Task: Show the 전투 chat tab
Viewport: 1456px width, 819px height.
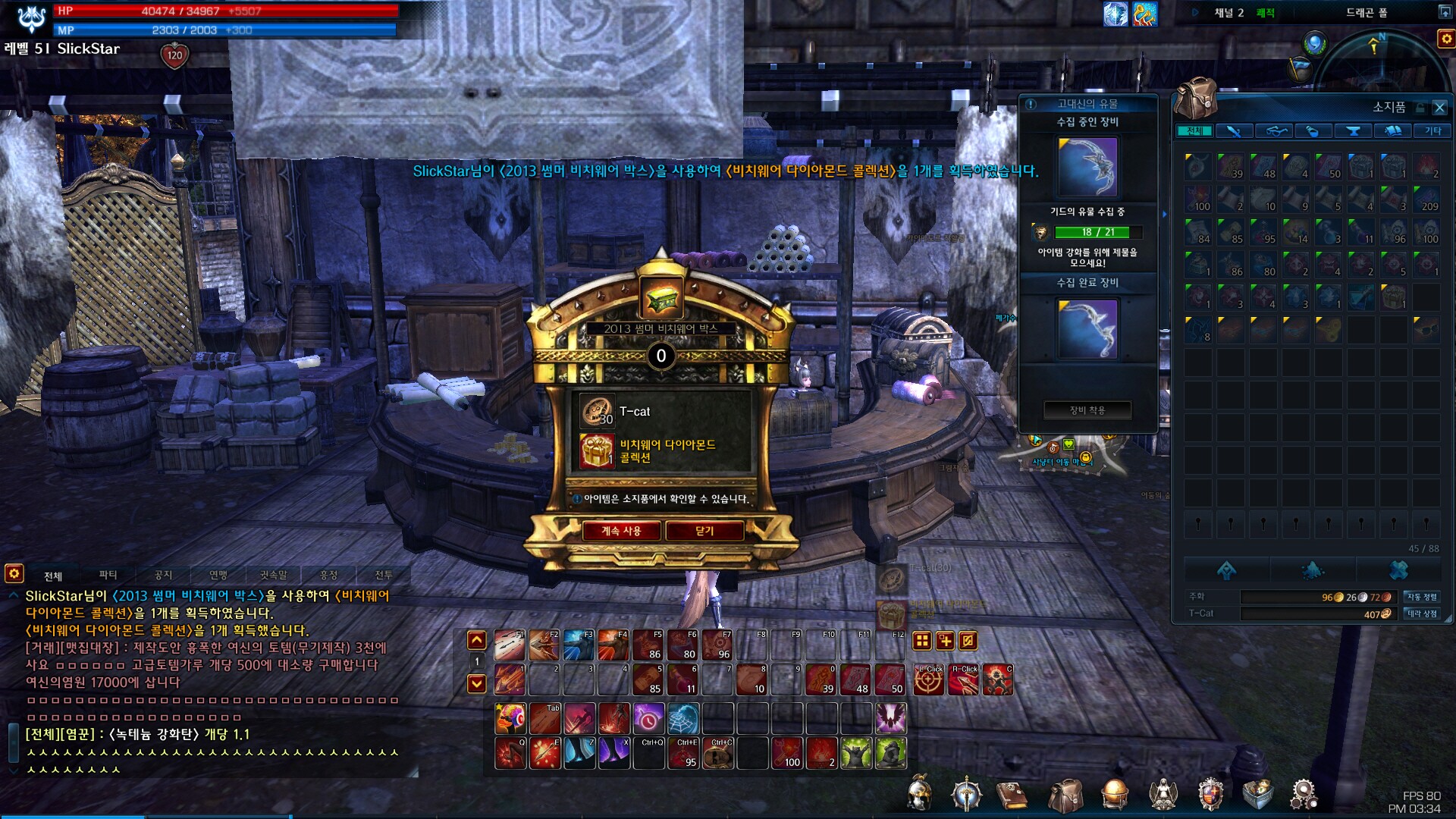Action: [x=384, y=576]
